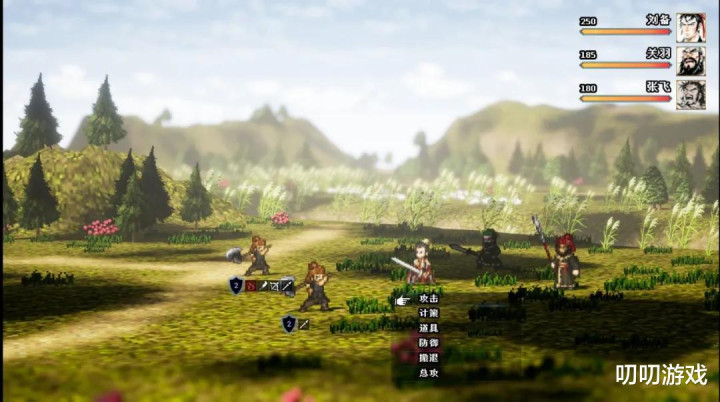720x402 pixels.
Task: Select the 攻击 attack command
Action: (x=428, y=299)
